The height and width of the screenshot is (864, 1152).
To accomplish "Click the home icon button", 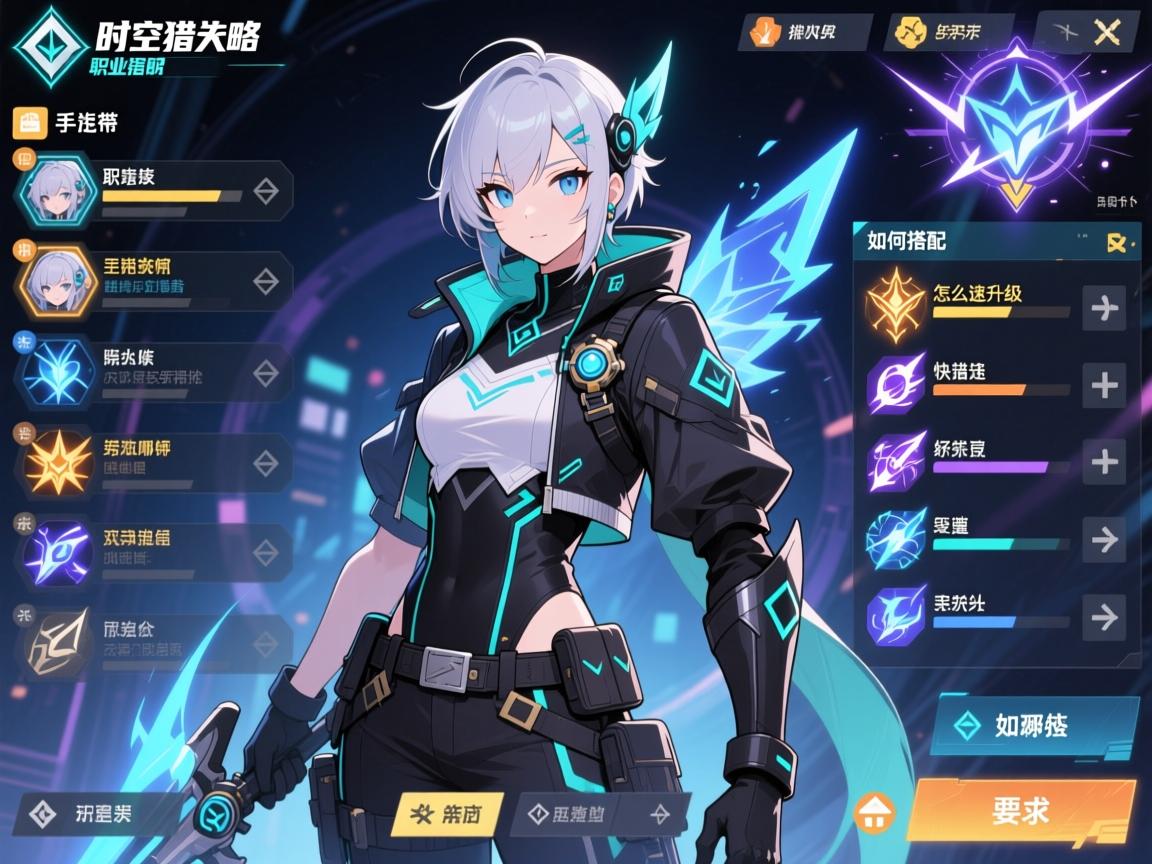I will 875,810.
